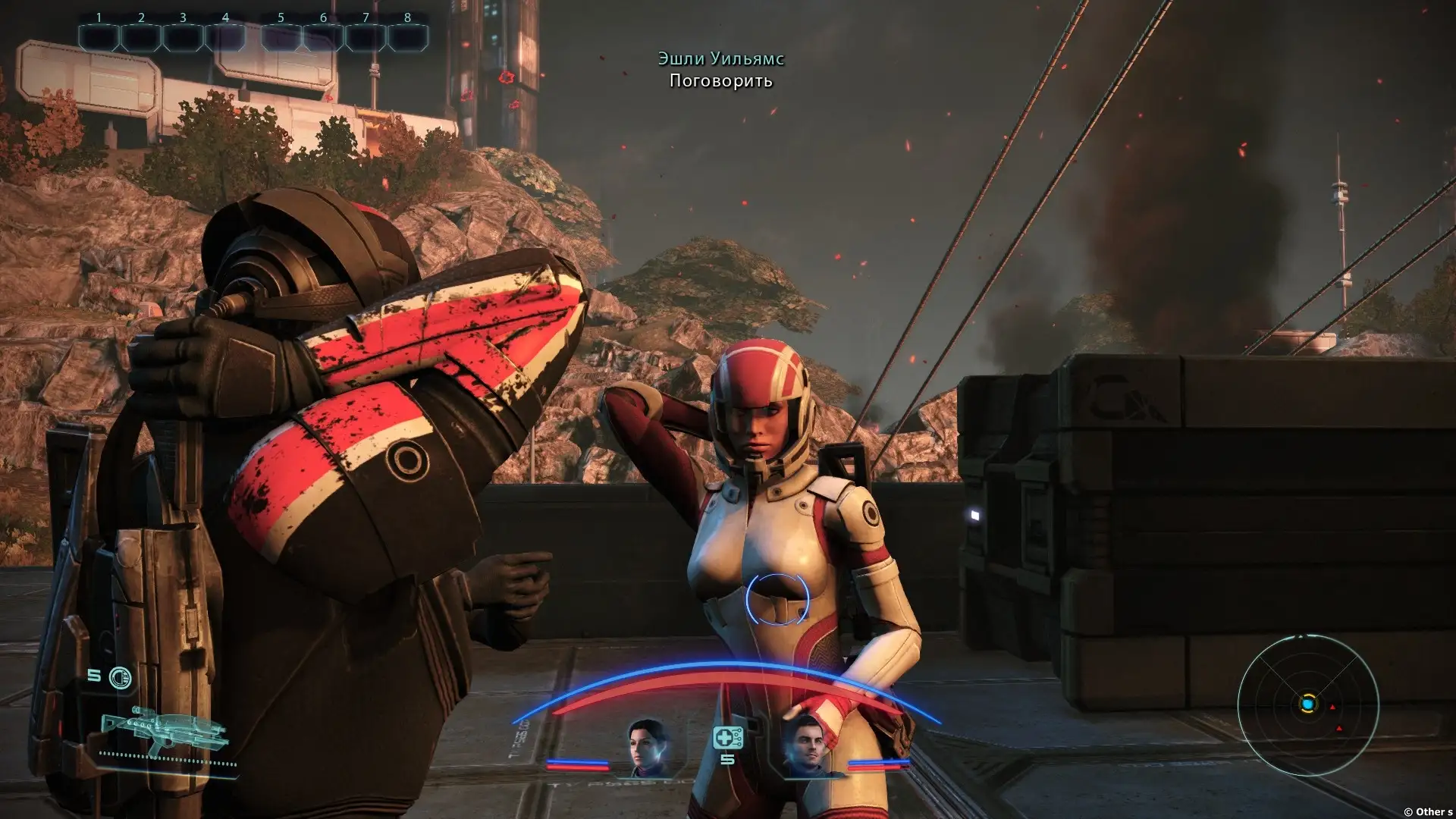The image size is (1456, 819).
Task: Open the circular radar minimap
Action: tap(1307, 705)
